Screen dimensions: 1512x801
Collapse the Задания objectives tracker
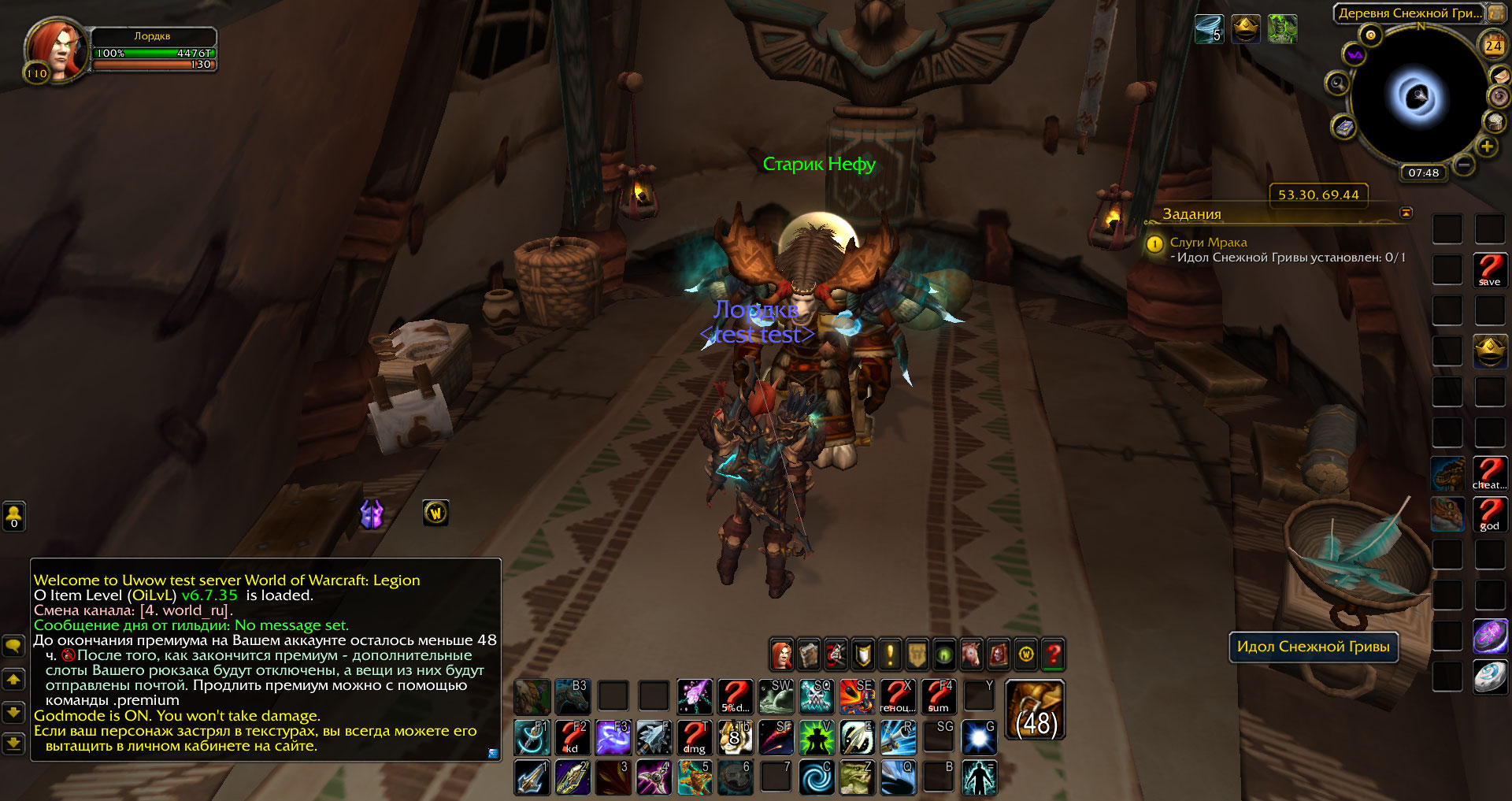point(1406,213)
